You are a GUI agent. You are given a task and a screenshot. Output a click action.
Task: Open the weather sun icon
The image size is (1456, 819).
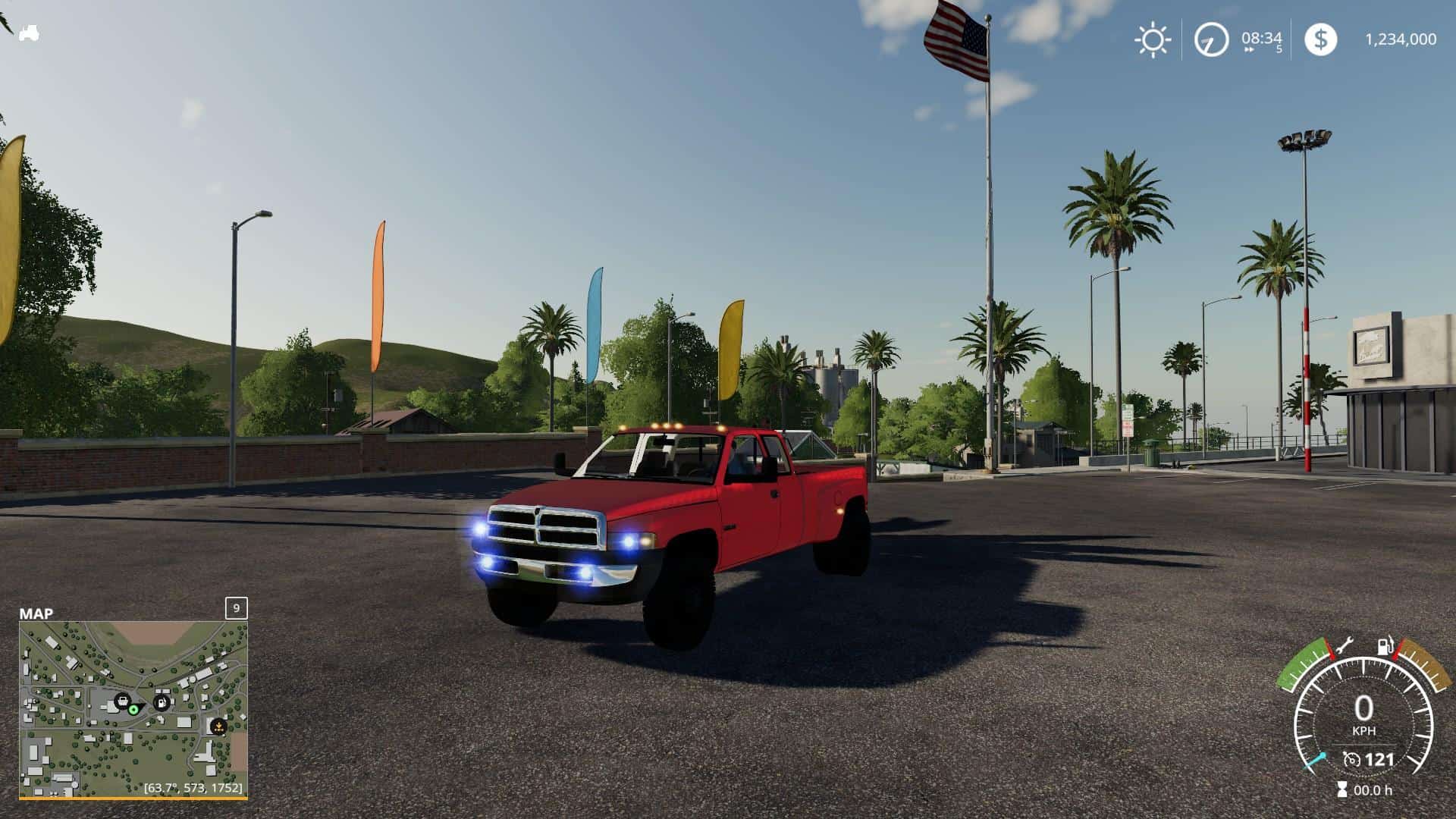point(1153,39)
